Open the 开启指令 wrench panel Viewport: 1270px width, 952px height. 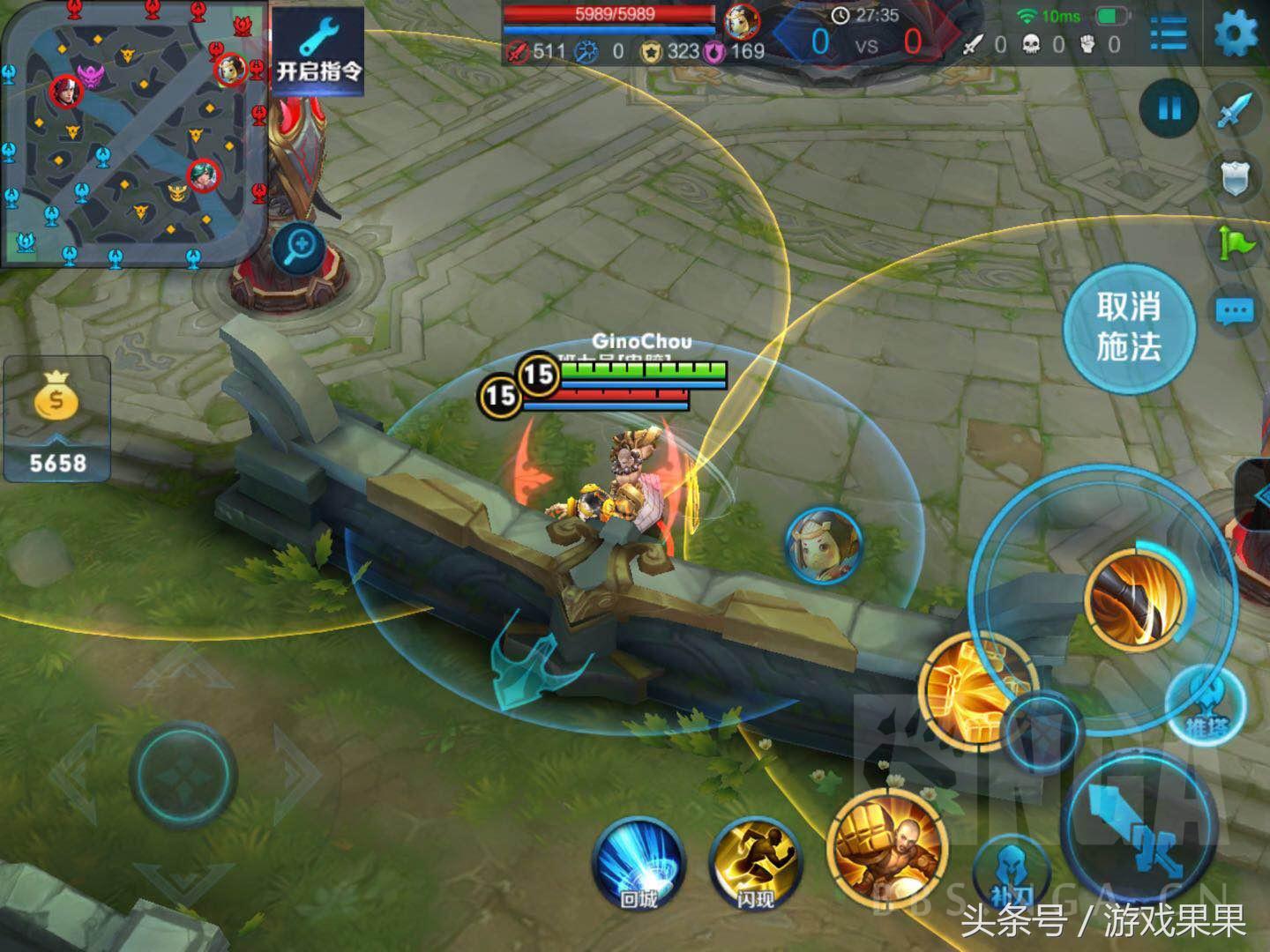317,51
